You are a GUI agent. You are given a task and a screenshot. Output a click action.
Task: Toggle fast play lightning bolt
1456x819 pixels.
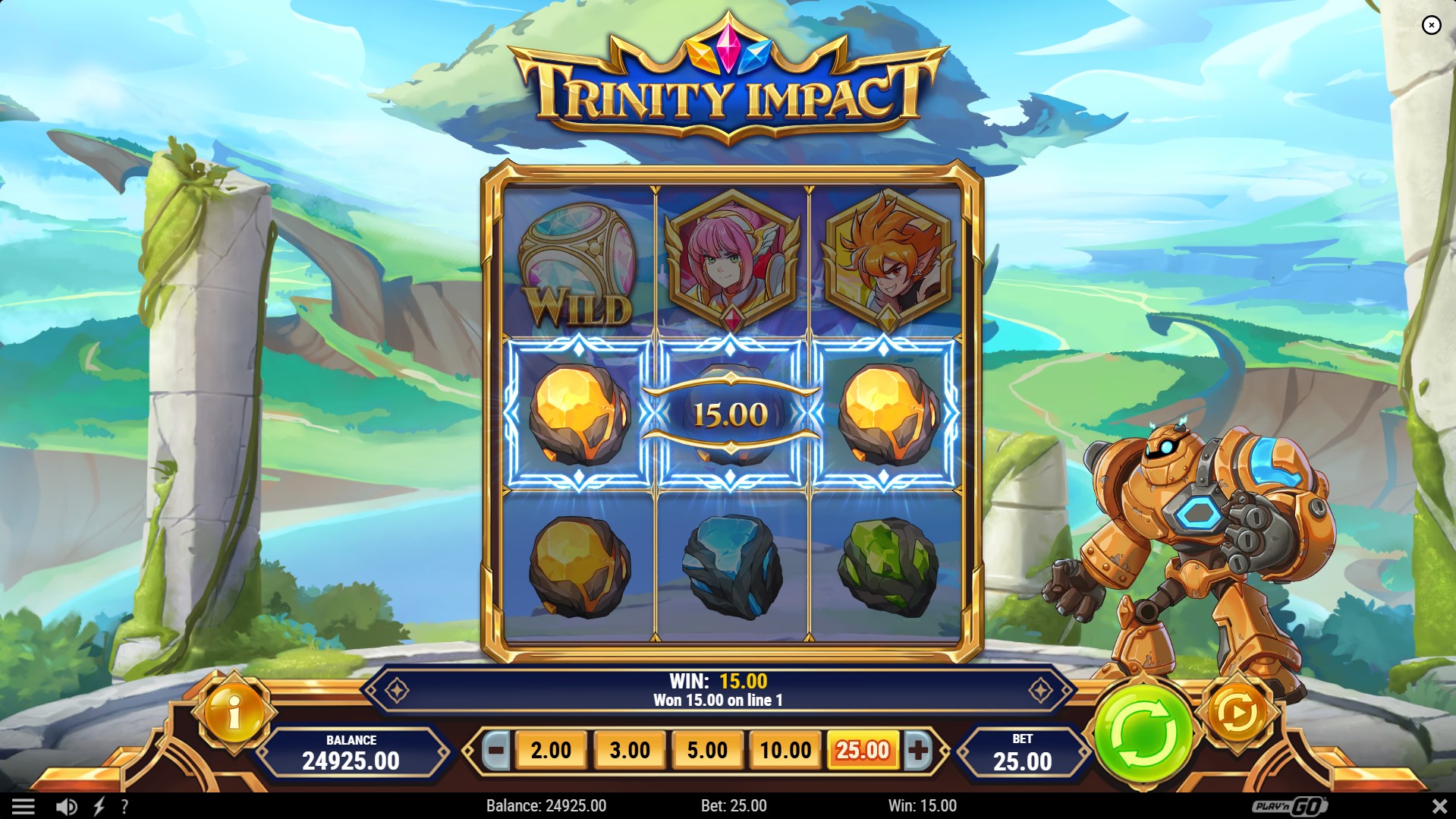[99, 806]
